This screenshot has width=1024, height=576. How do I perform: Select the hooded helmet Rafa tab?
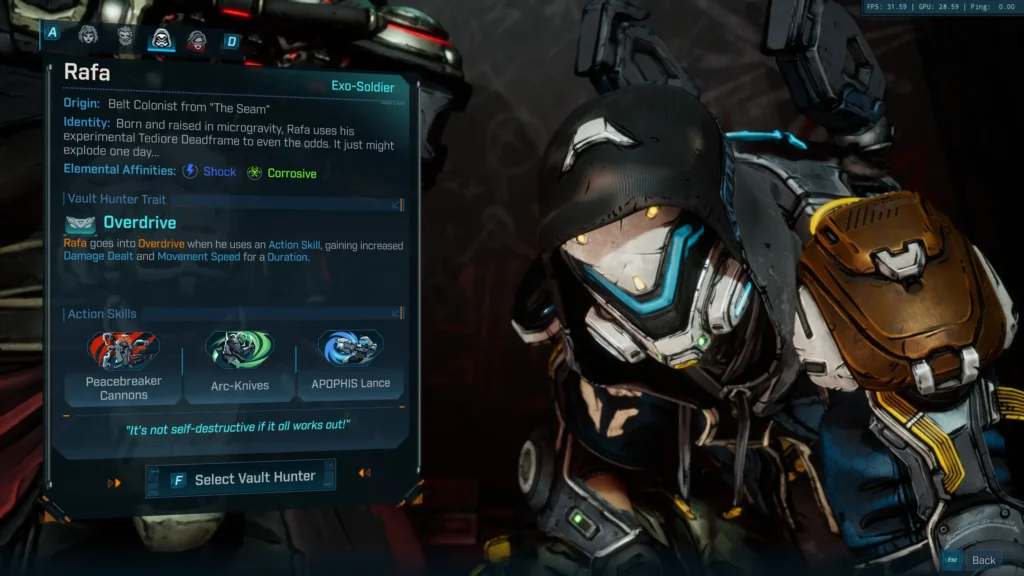pos(160,39)
